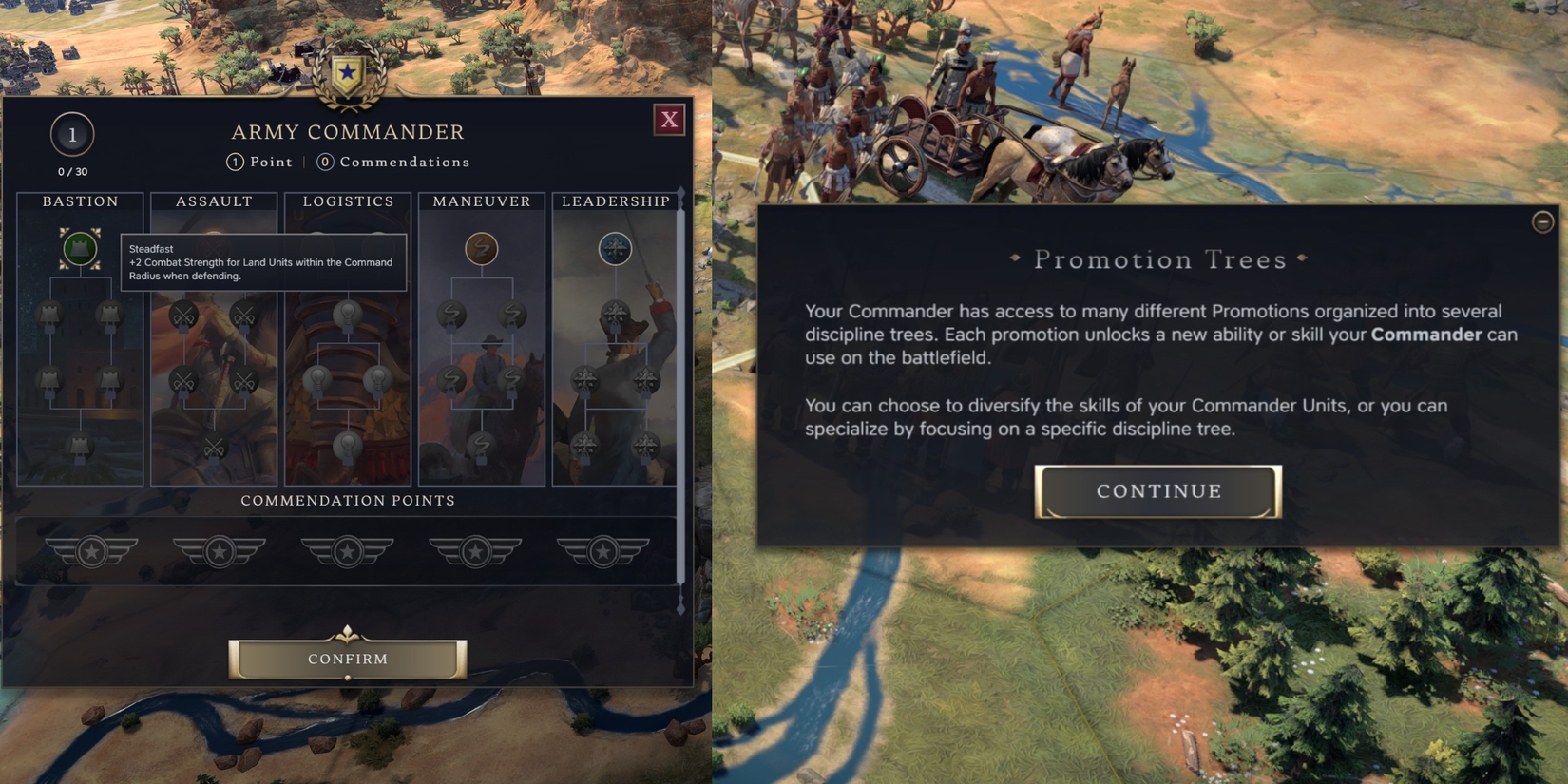This screenshot has height=784, width=1568.
Task: Select the bottom tower promotion in Bastion
Action: 79,447
